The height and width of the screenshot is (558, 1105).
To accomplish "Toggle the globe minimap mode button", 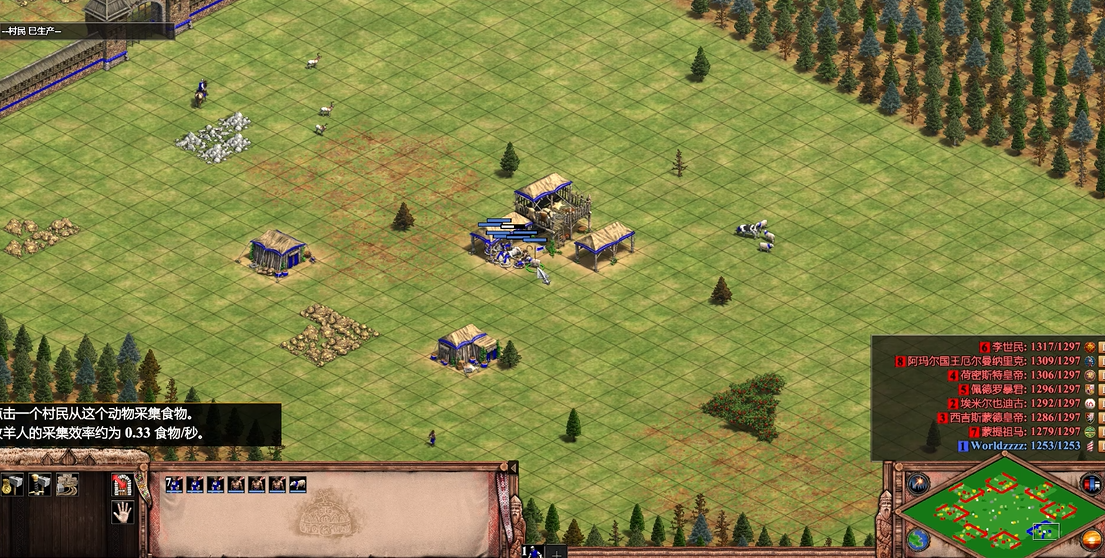I will (x=917, y=540).
